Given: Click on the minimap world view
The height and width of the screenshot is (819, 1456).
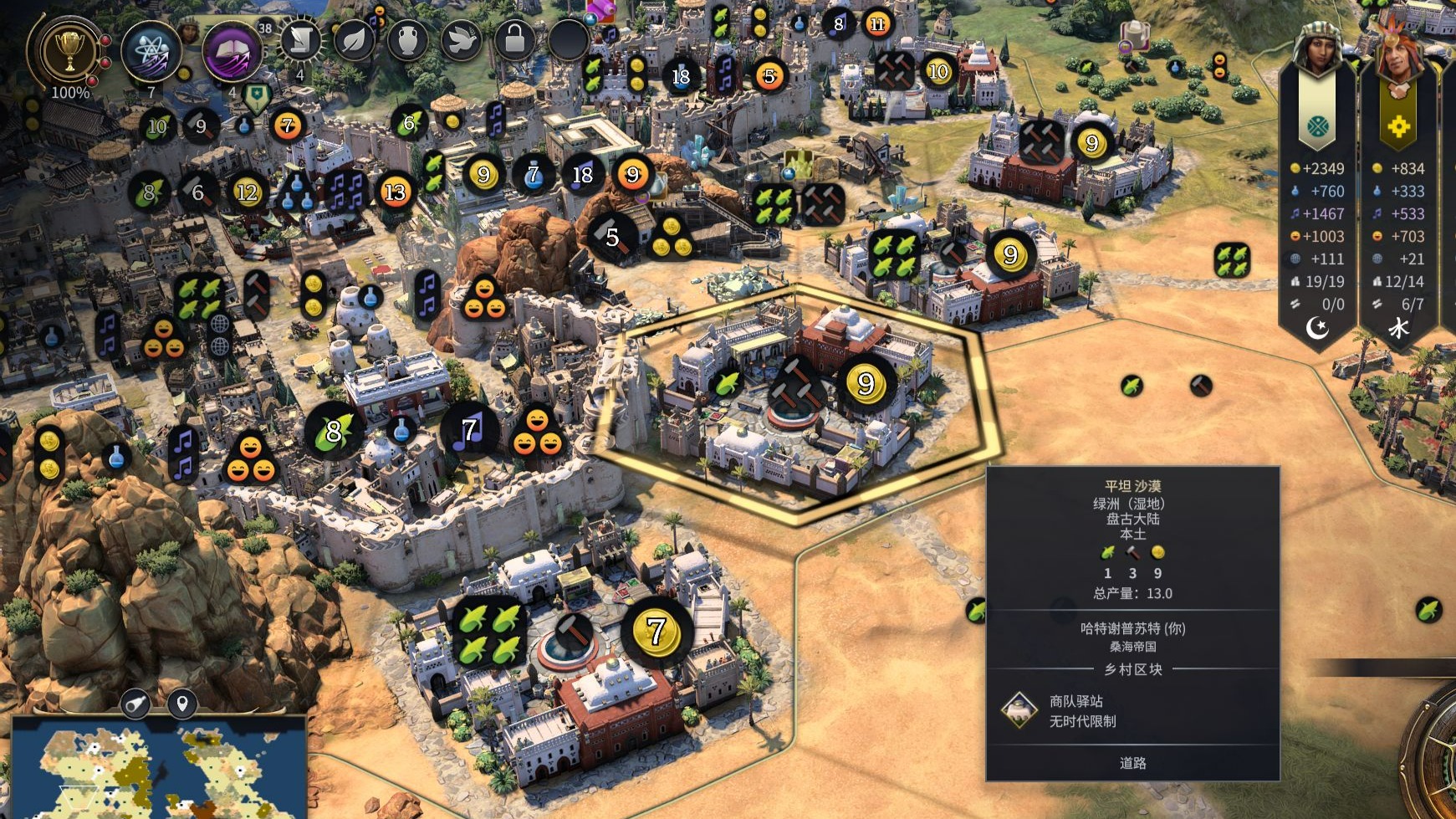Looking at the screenshot, I should pos(157,770).
